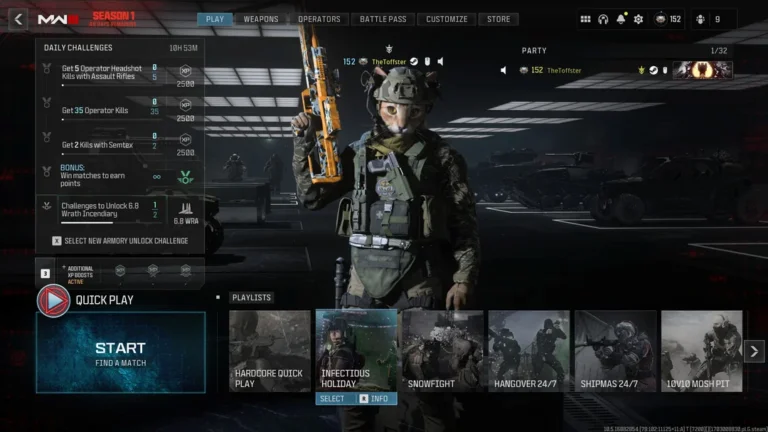Open the Store tab
The image size is (768, 432).
[x=498, y=19]
